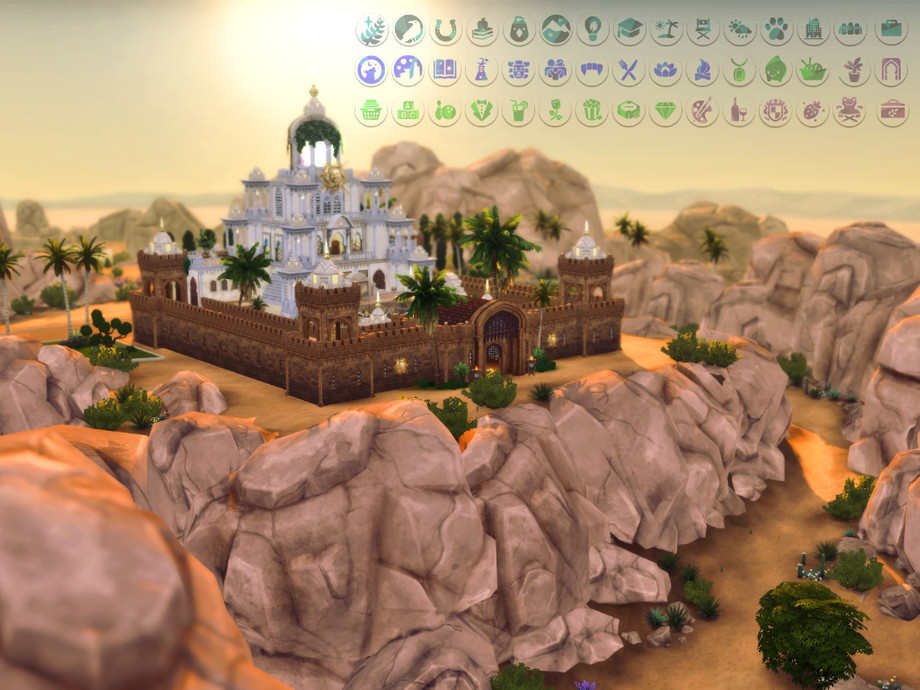Select the tuxedo pack icon
The width and height of the screenshot is (920, 690).
482,110
